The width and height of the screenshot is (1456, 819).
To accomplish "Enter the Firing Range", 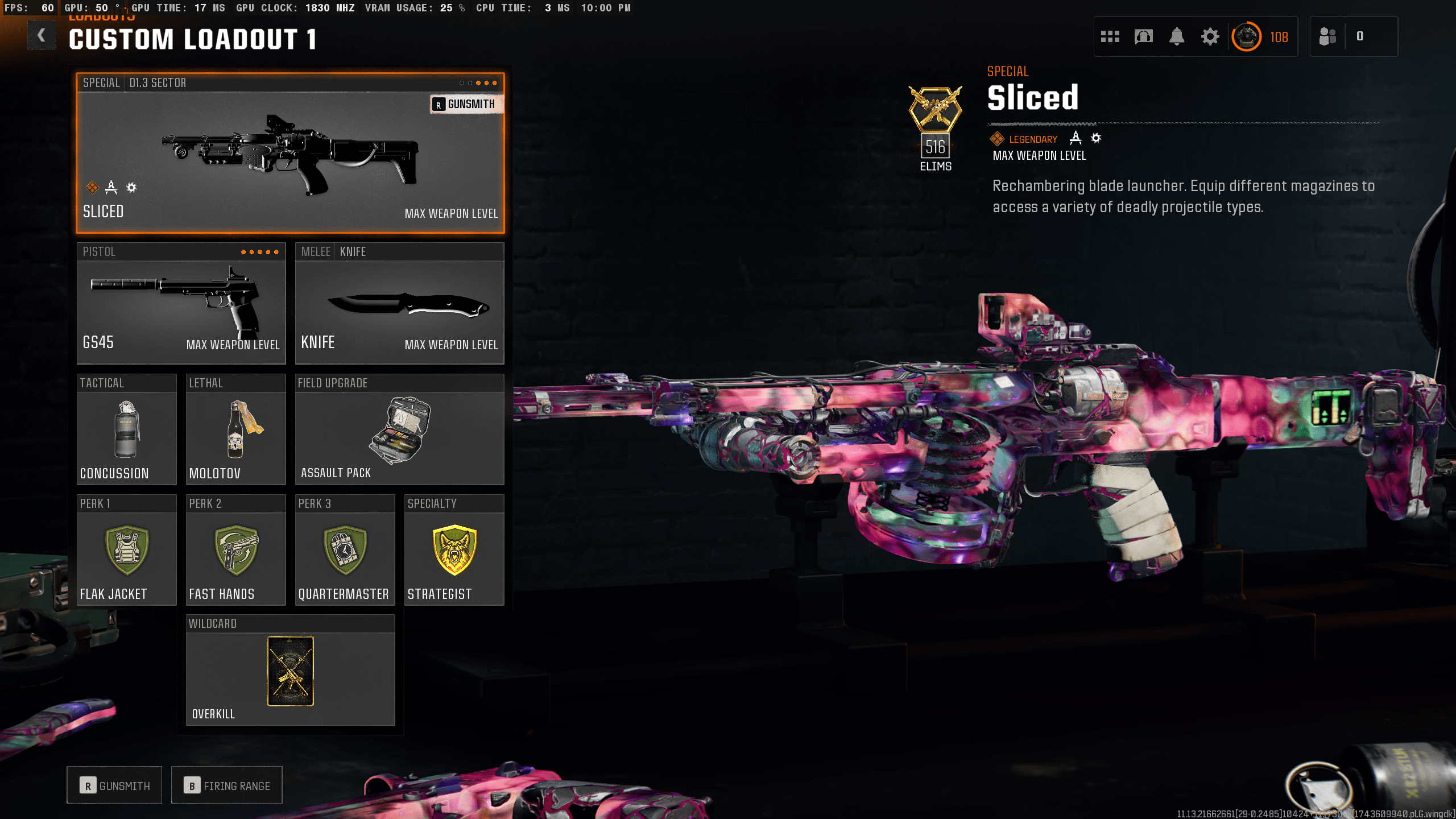I will click(x=226, y=785).
